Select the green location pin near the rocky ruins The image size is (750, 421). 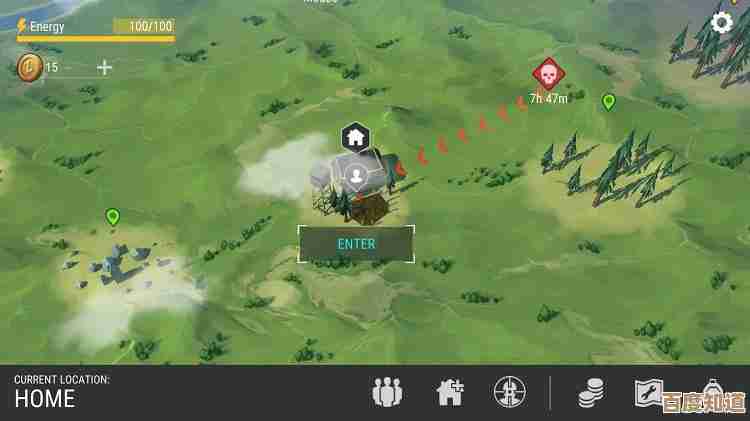point(113,216)
